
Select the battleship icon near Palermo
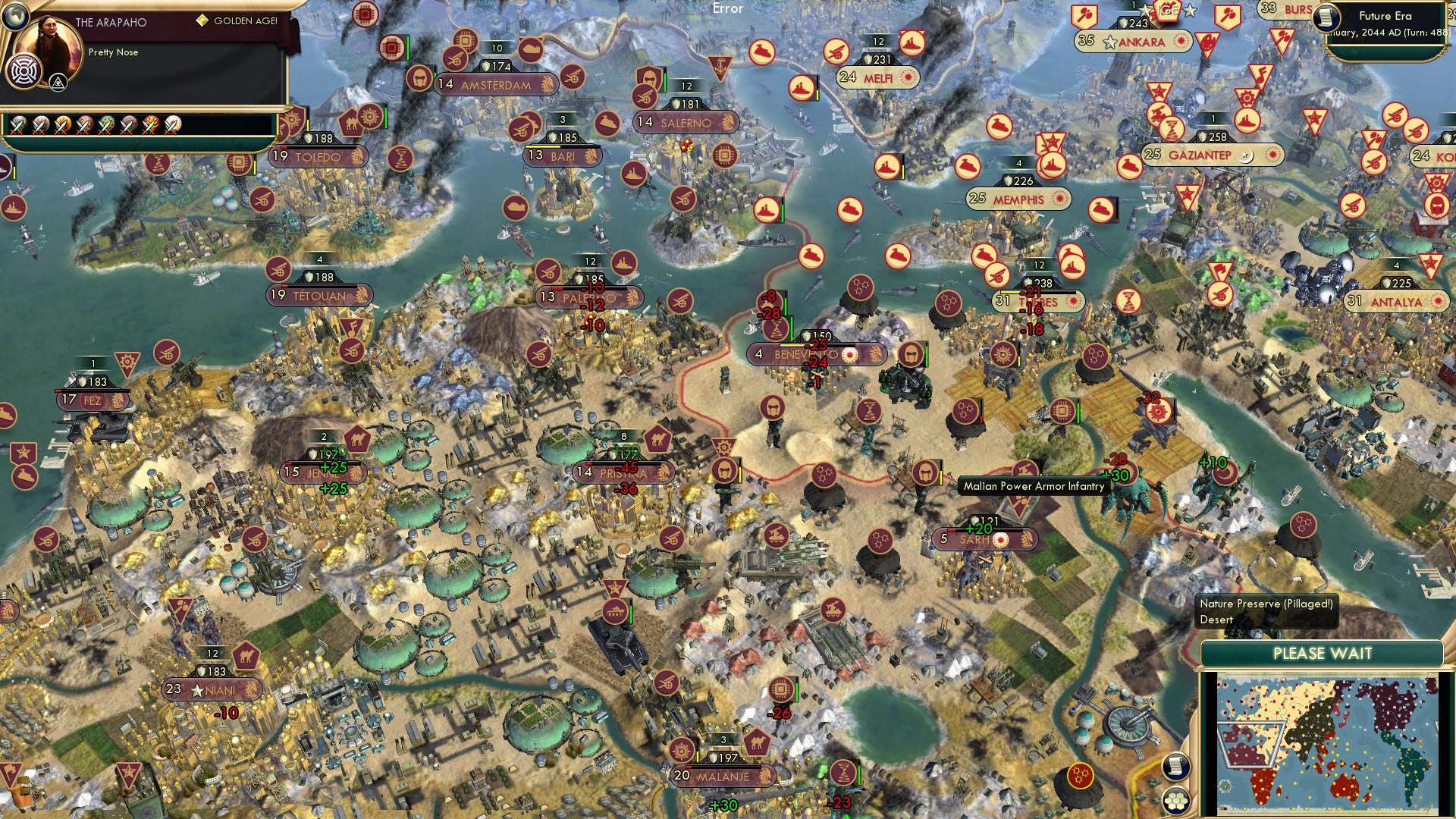623,264
